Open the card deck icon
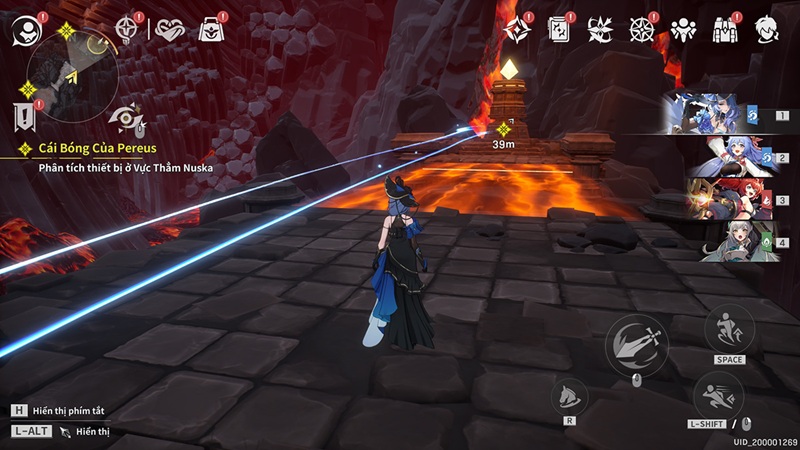The width and height of the screenshot is (800, 450). click(558, 30)
